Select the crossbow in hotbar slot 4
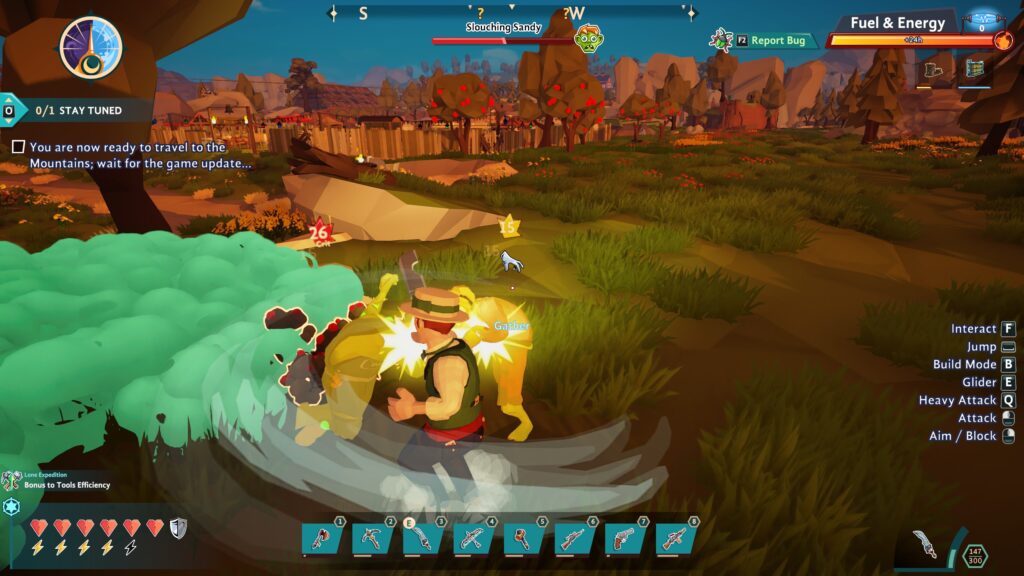1024x576 pixels. [474, 539]
